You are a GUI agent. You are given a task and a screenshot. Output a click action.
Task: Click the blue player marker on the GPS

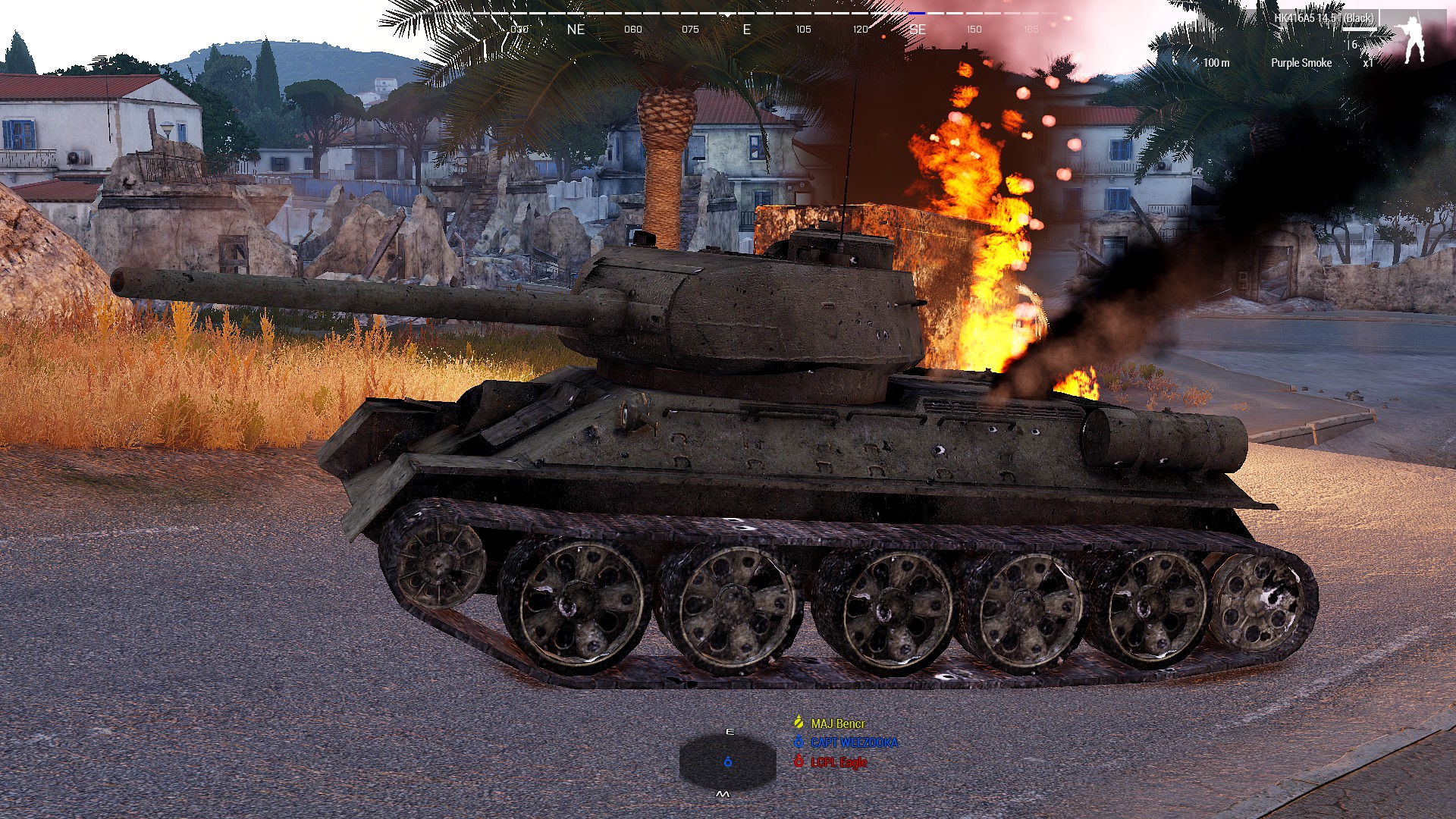(728, 761)
